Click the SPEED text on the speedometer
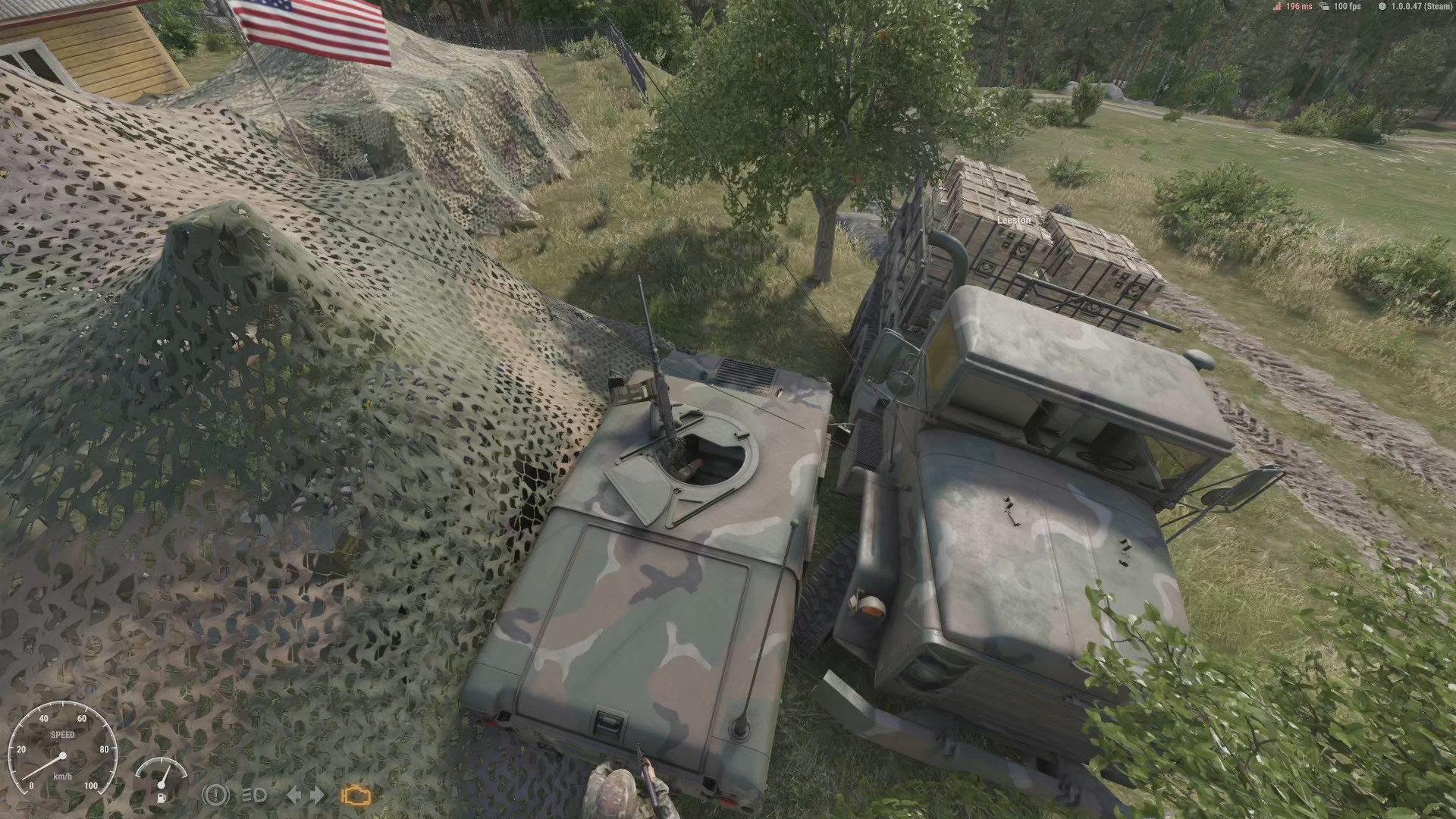Screen dimensions: 1456x819 (64, 735)
